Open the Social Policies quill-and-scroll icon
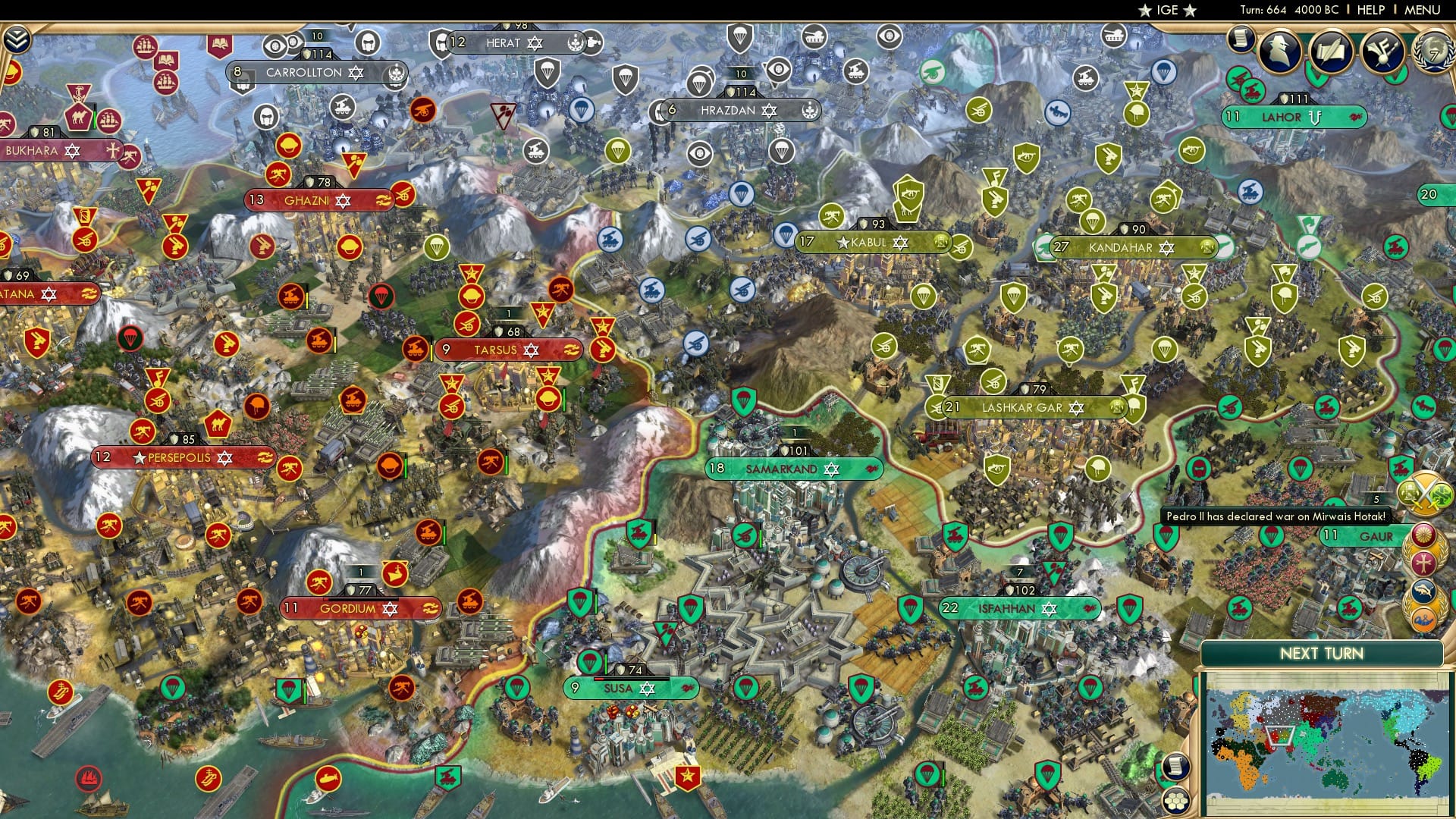The height and width of the screenshot is (819, 1456). (1332, 51)
